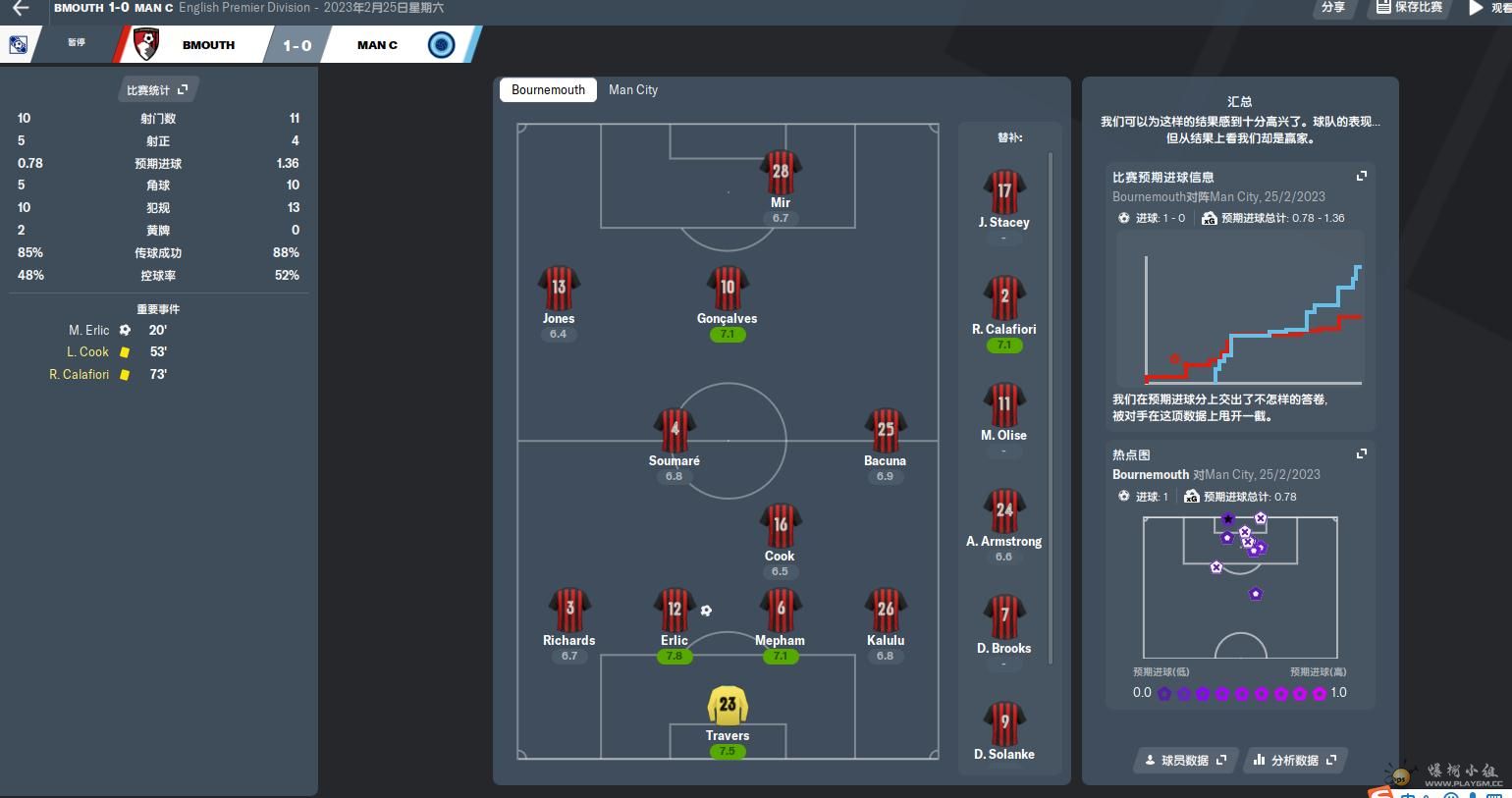Go back with the arrow button

point(21,8)
